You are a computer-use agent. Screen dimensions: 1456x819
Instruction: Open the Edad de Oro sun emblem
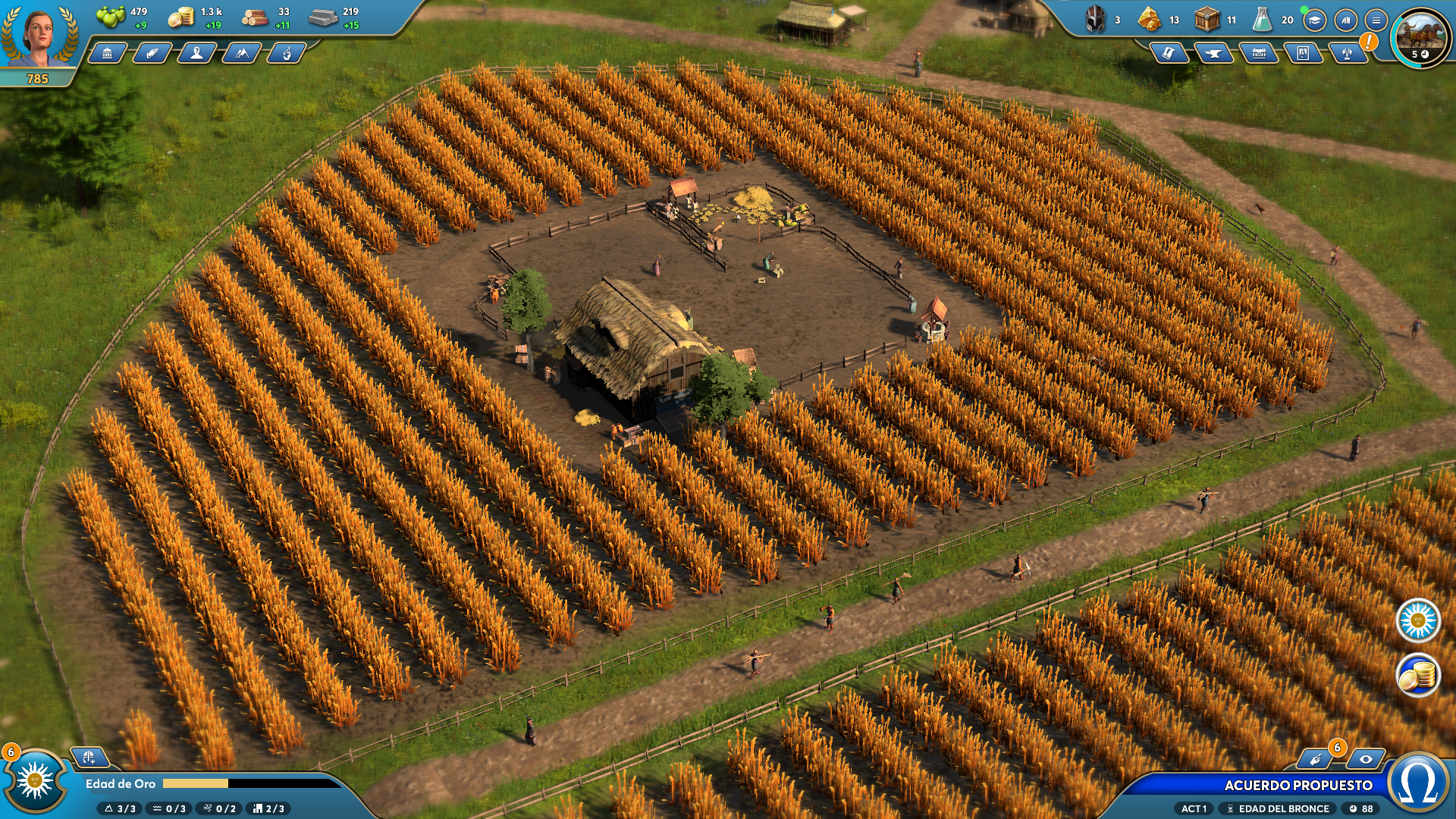pos(35,782)
